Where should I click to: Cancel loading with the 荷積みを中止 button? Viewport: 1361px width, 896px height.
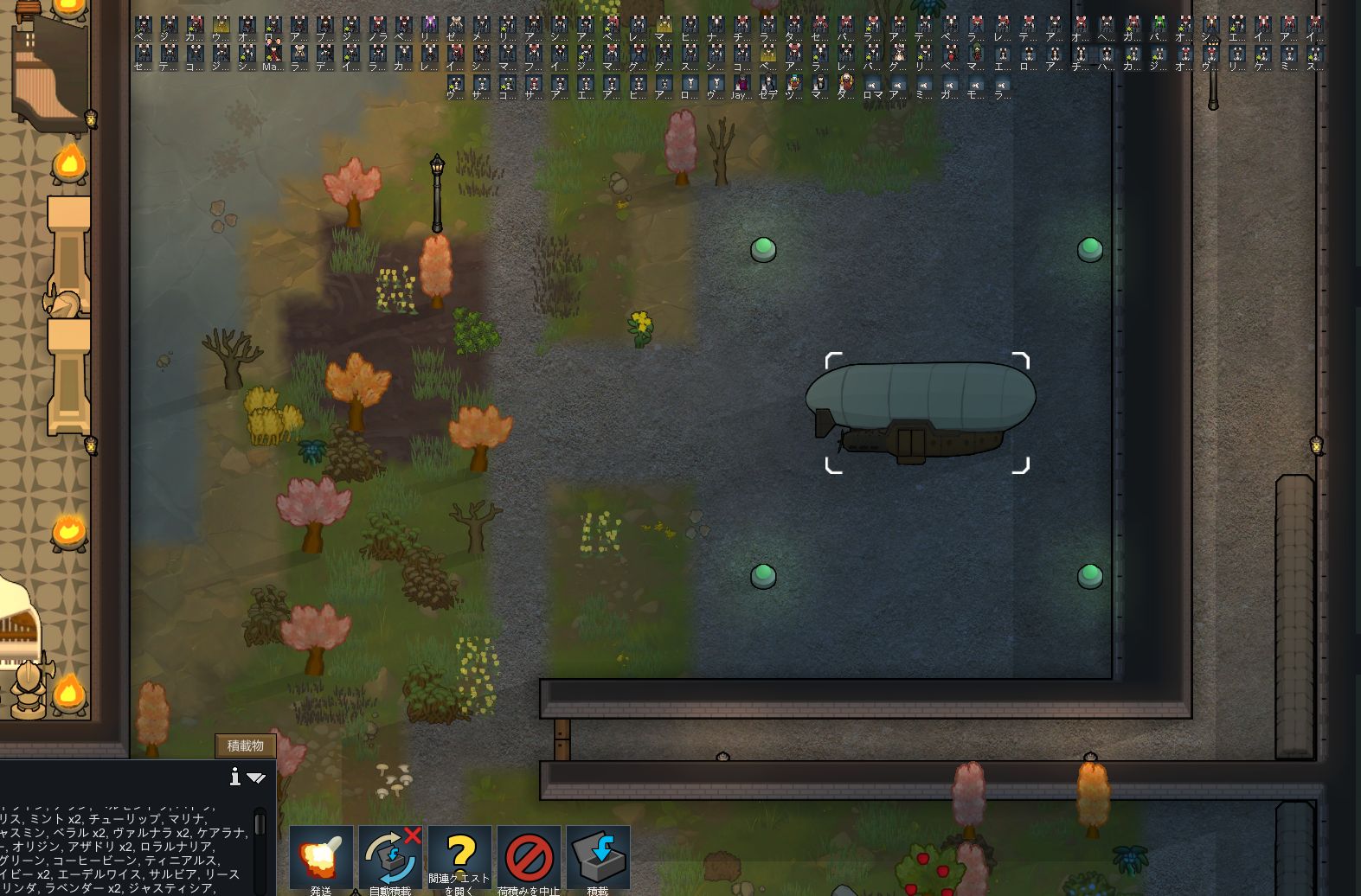tap(529, 856)
